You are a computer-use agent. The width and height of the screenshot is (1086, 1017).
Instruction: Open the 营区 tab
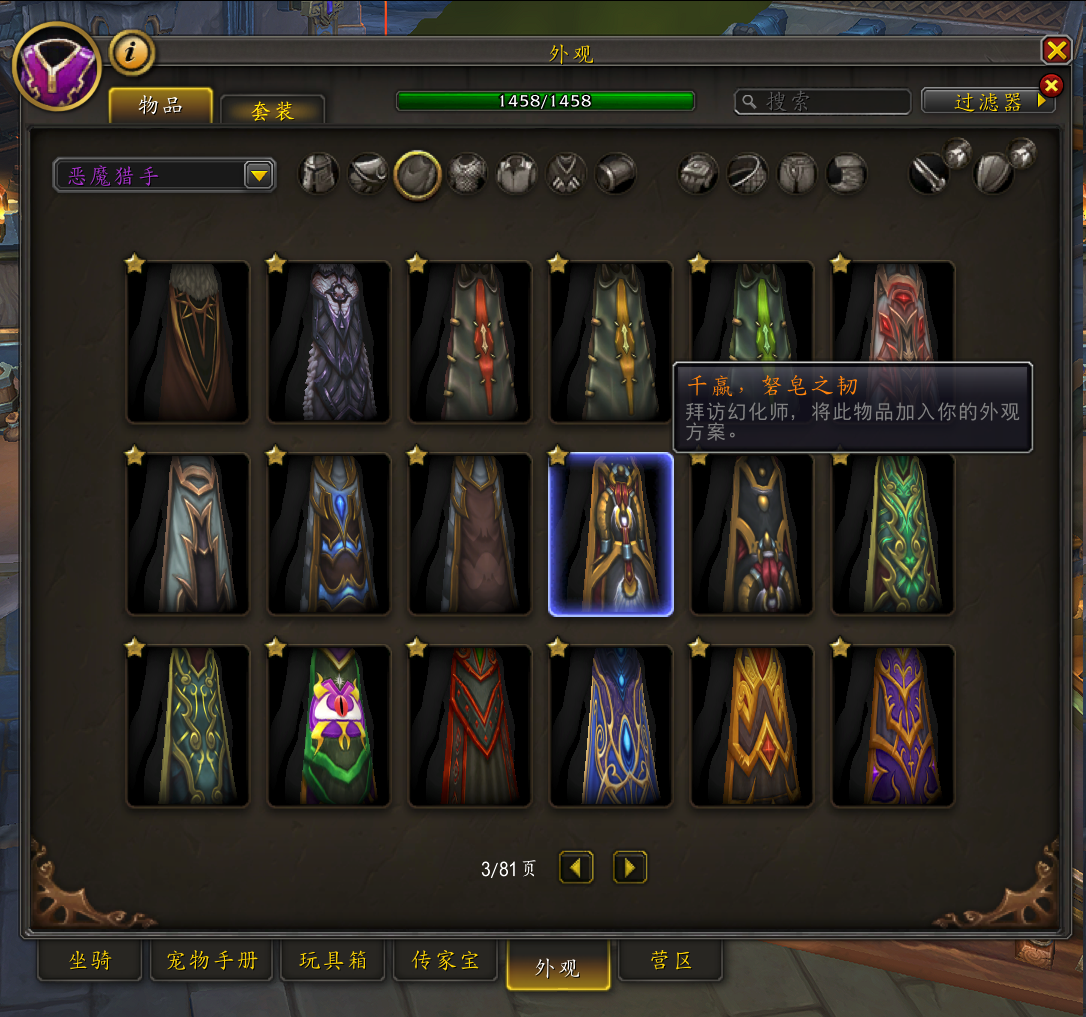(671, 961)
